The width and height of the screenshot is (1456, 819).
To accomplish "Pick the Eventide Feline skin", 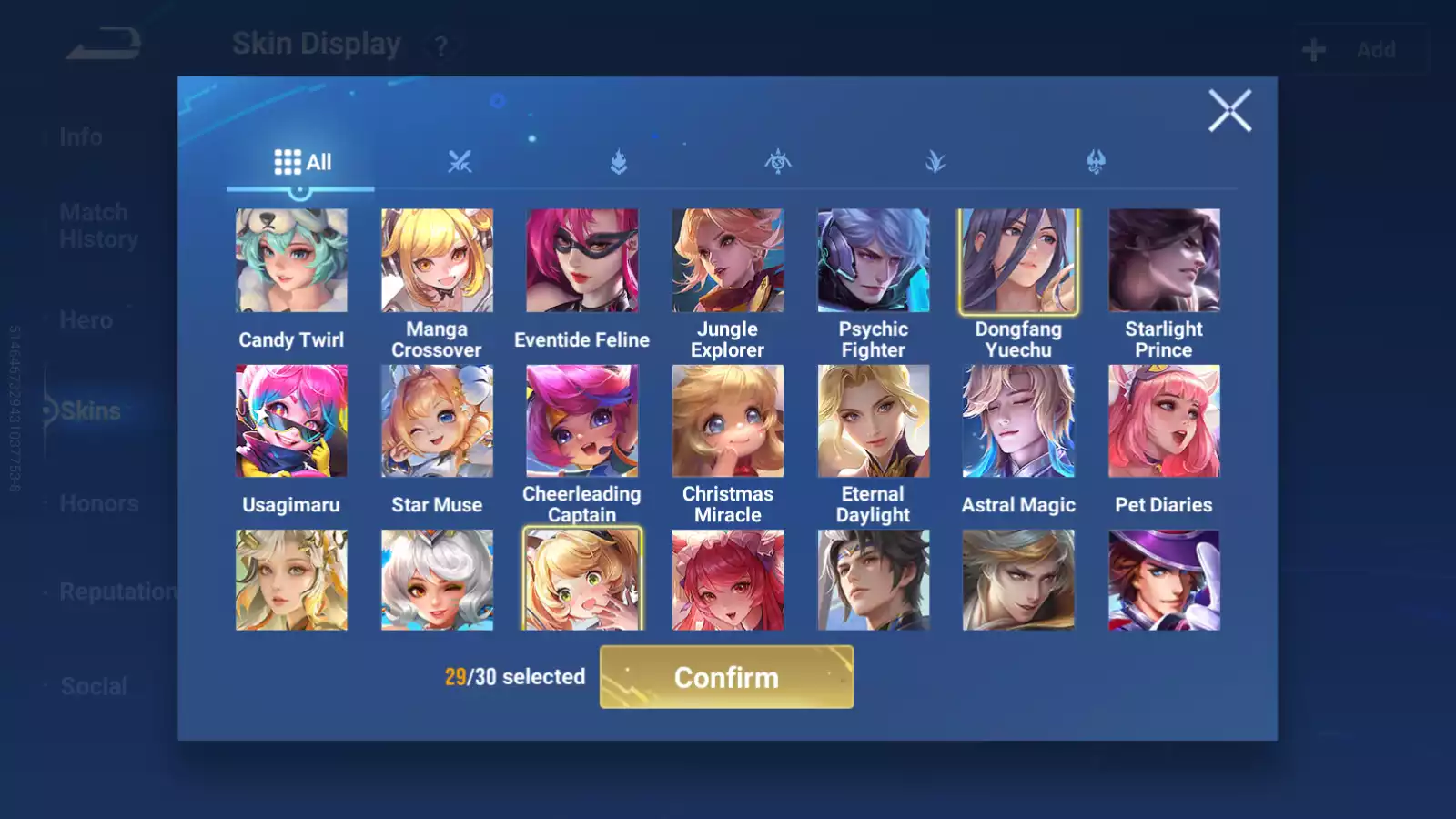I will click(x=582, y=261).
